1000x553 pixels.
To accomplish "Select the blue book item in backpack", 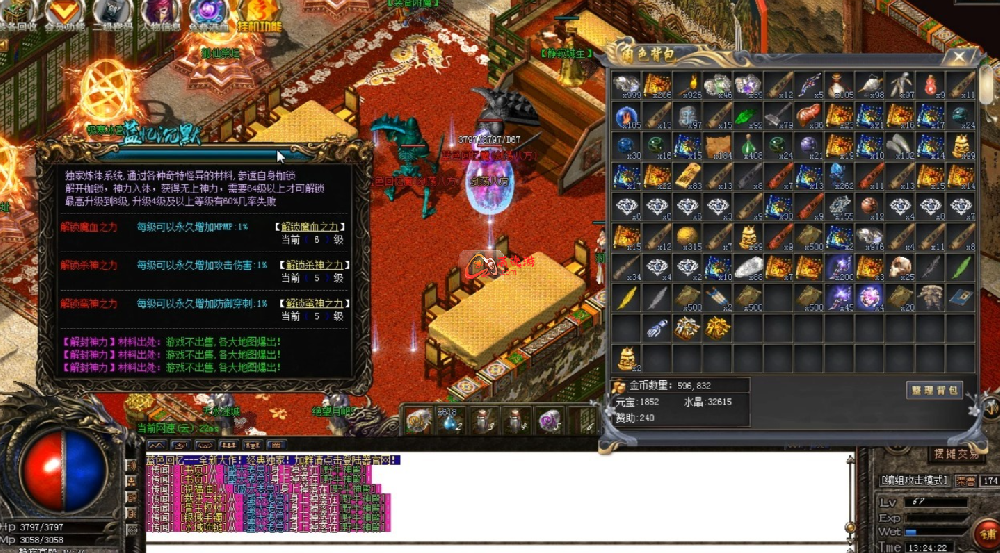I will [962, 297].
